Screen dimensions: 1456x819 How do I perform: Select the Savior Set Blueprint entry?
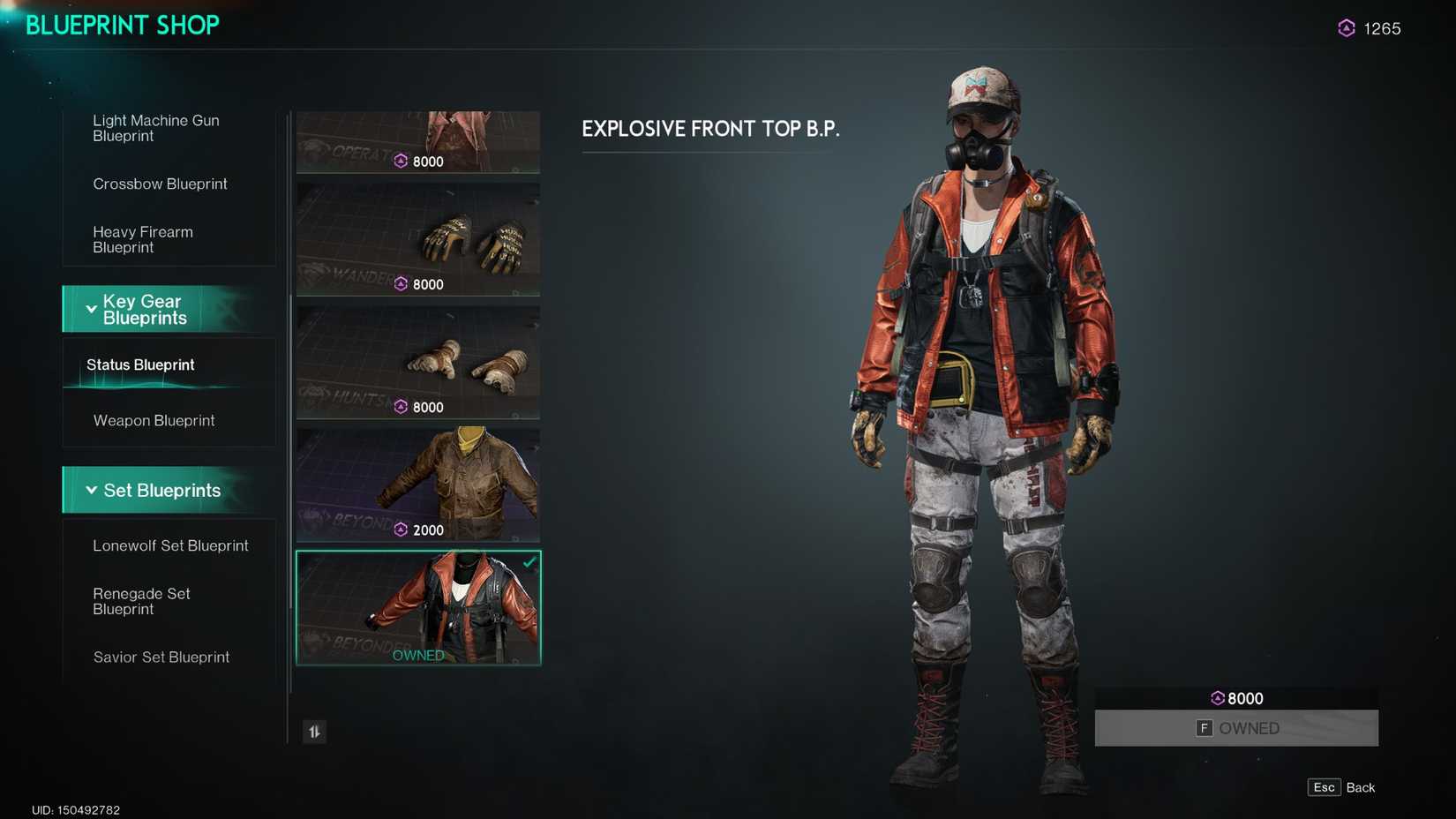point(161,657)
